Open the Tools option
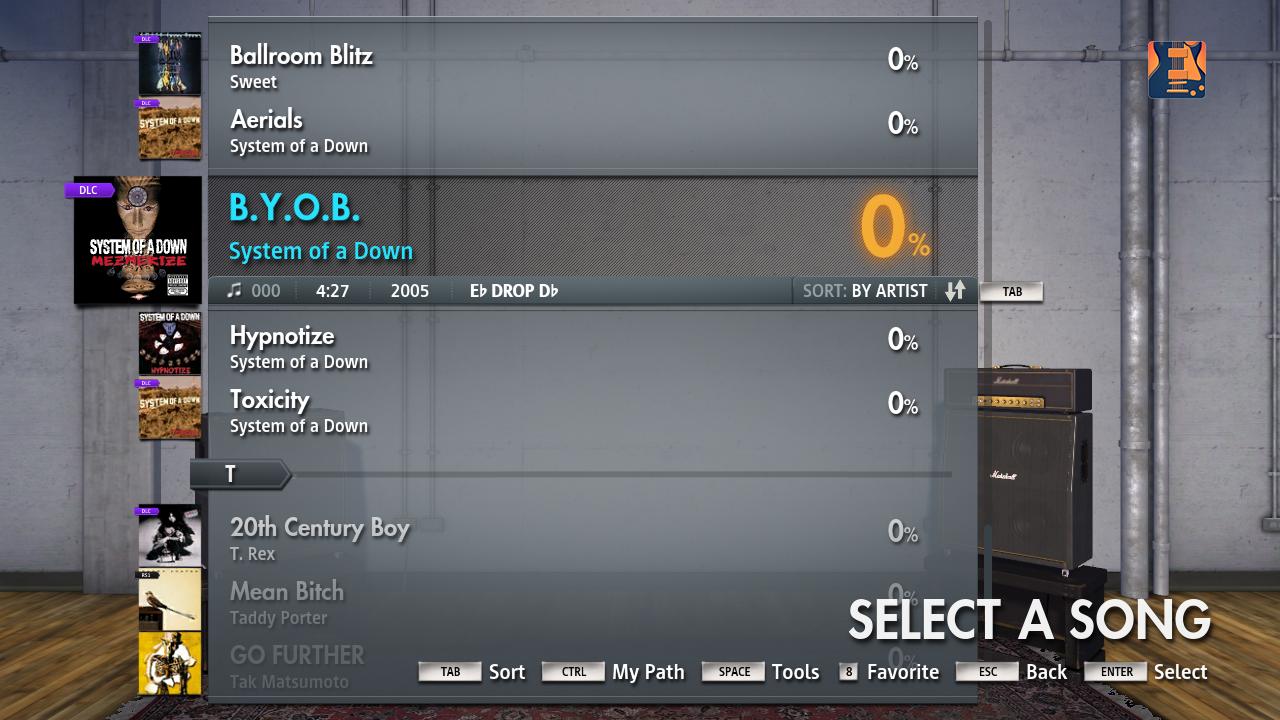This screenshot has width=1280, height=720. (761, 672)
